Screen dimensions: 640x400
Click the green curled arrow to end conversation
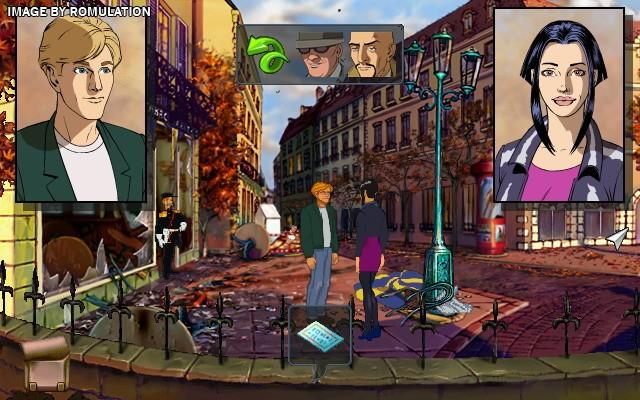pyautogui.click(x=269, y=55)
